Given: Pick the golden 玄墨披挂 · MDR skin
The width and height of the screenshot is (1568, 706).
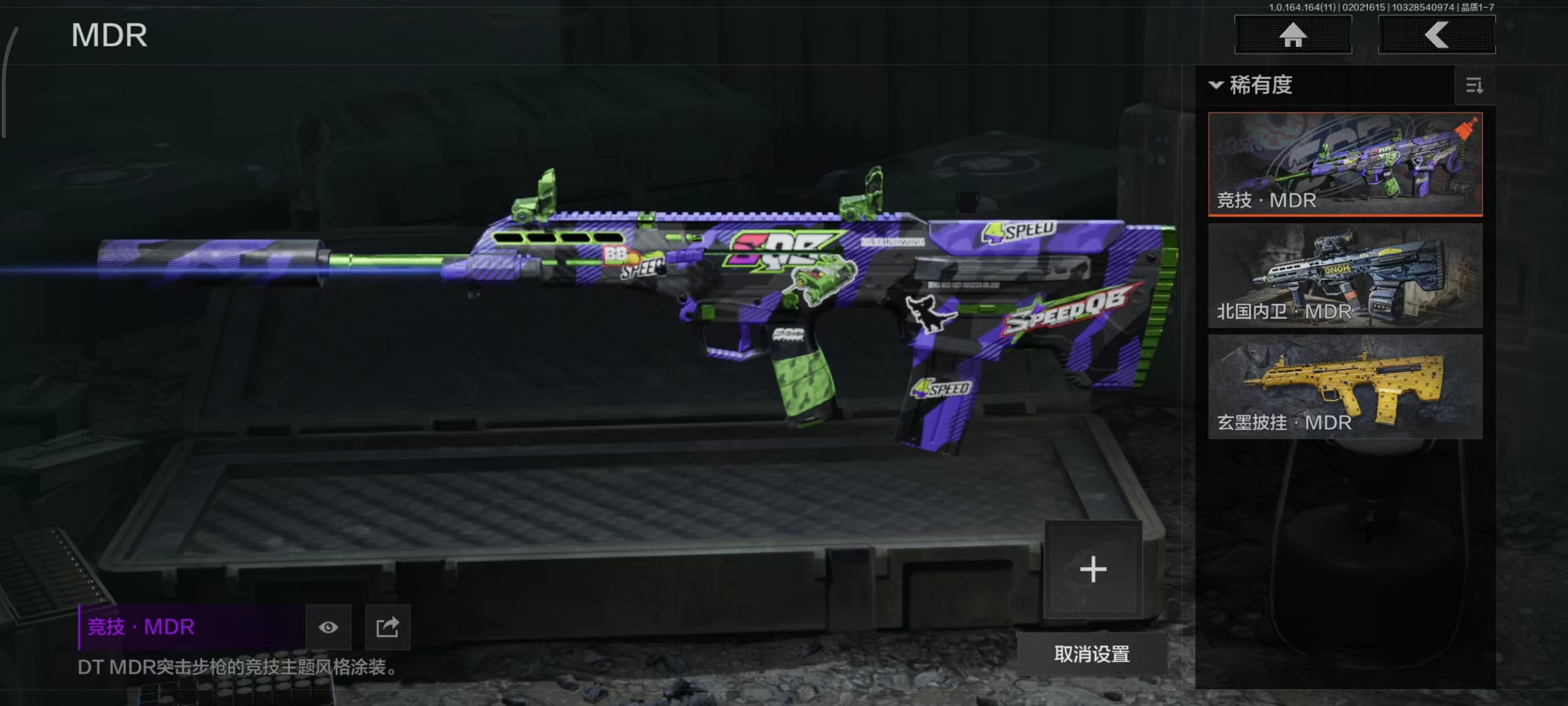Looking at the screenshot, I should coord(1345,386).
